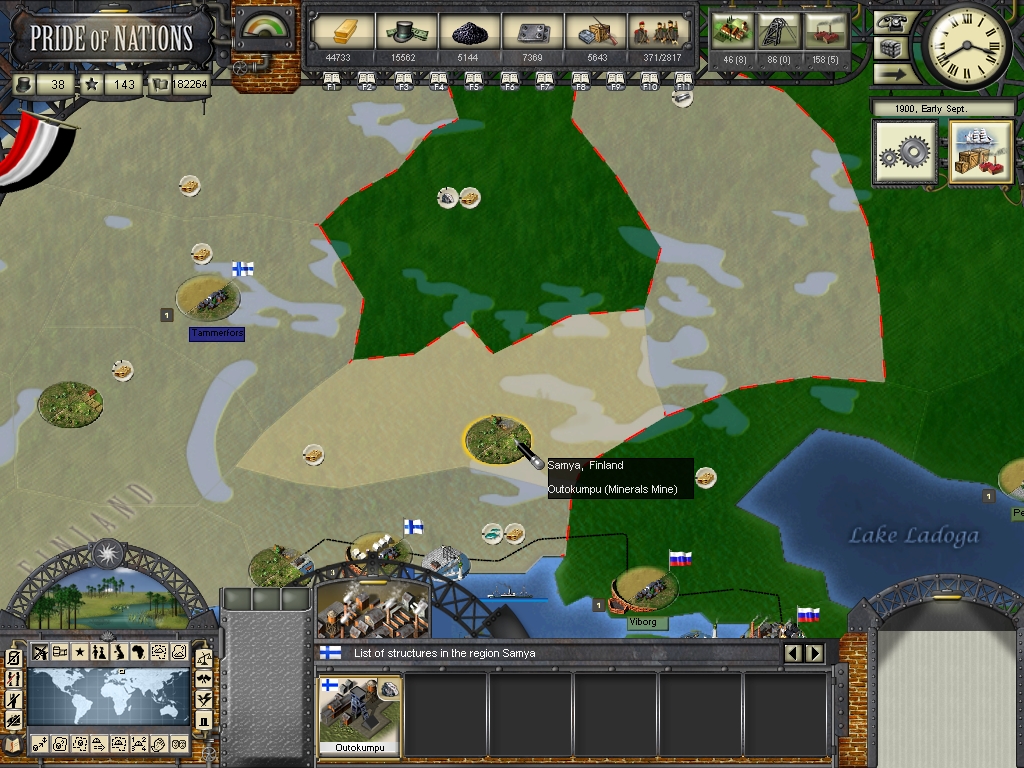Click the right arrow on structures list

(815, 653)
